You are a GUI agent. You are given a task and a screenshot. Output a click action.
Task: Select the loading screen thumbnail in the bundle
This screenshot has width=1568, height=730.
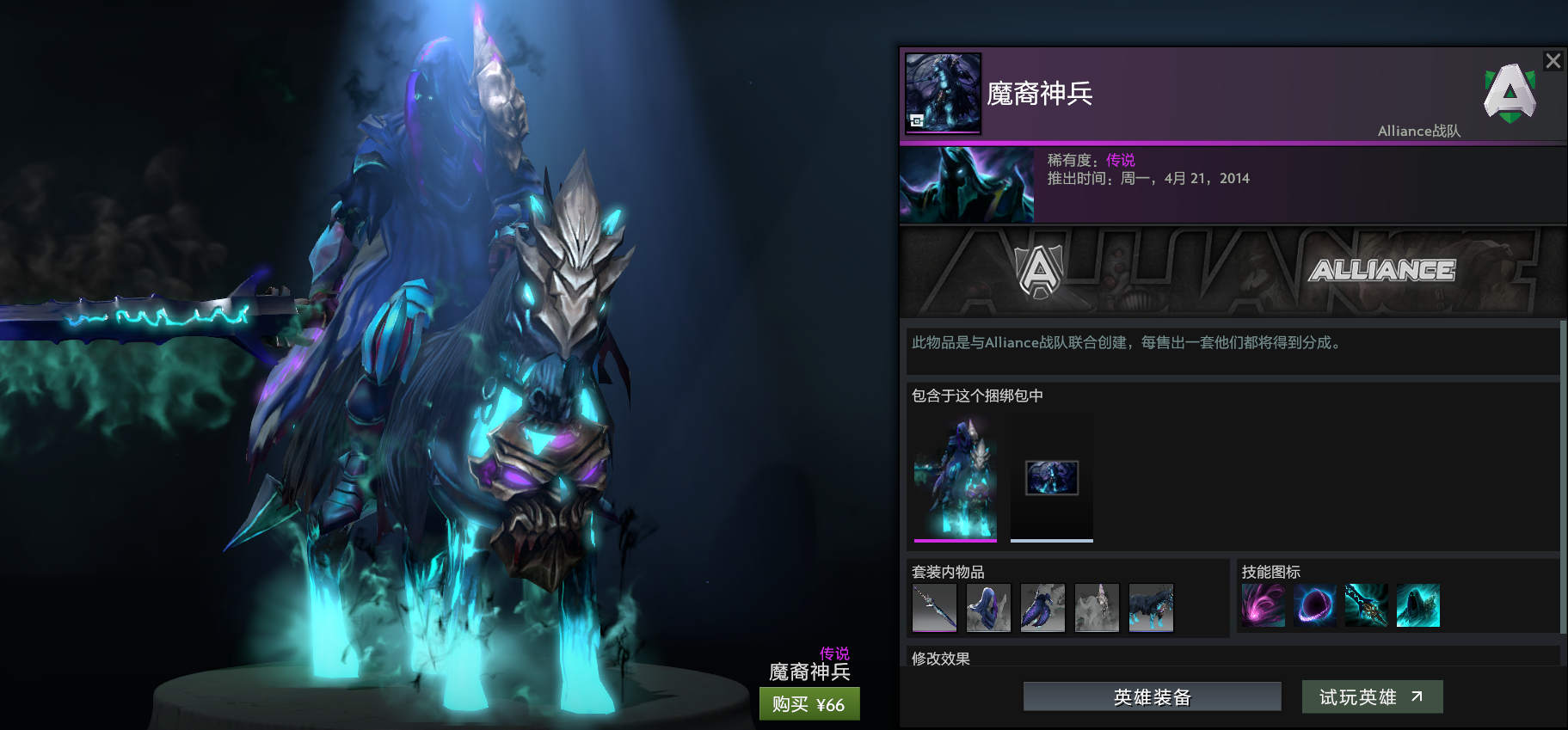[1051, 479]
